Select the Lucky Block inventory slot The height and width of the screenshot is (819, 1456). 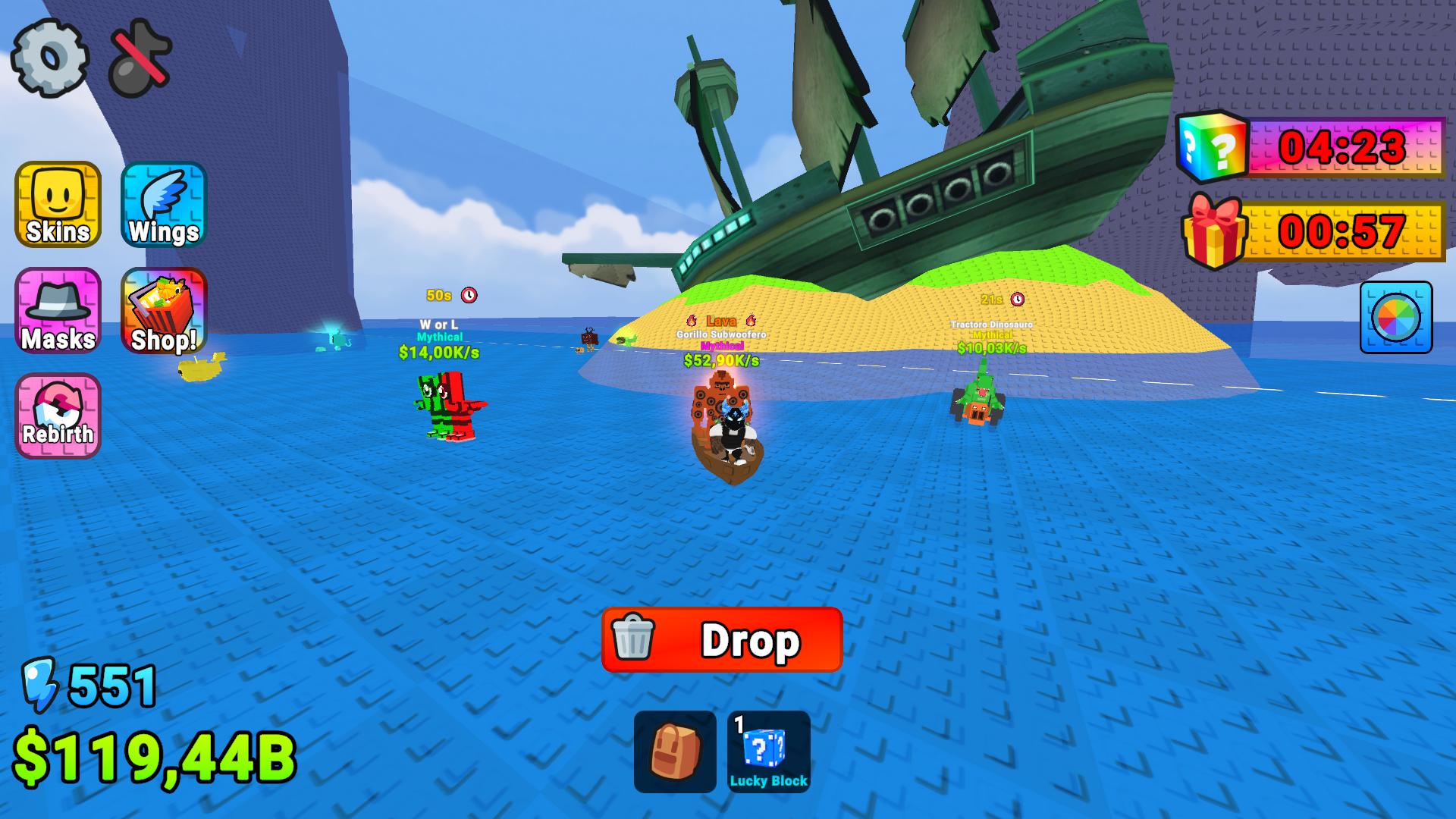coord(770,751)
